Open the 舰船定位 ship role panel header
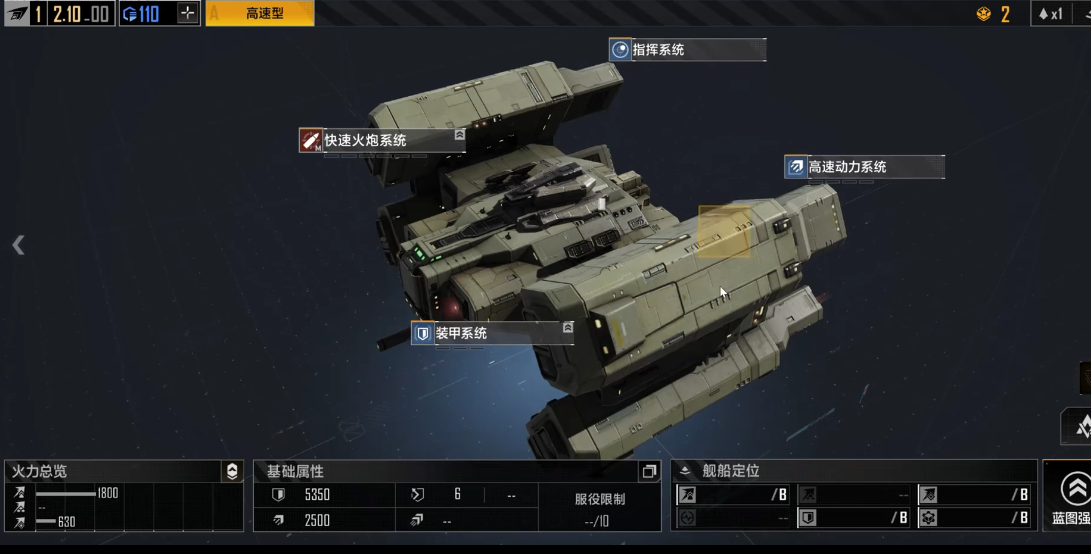1091x554 pixels. [730, 471]
